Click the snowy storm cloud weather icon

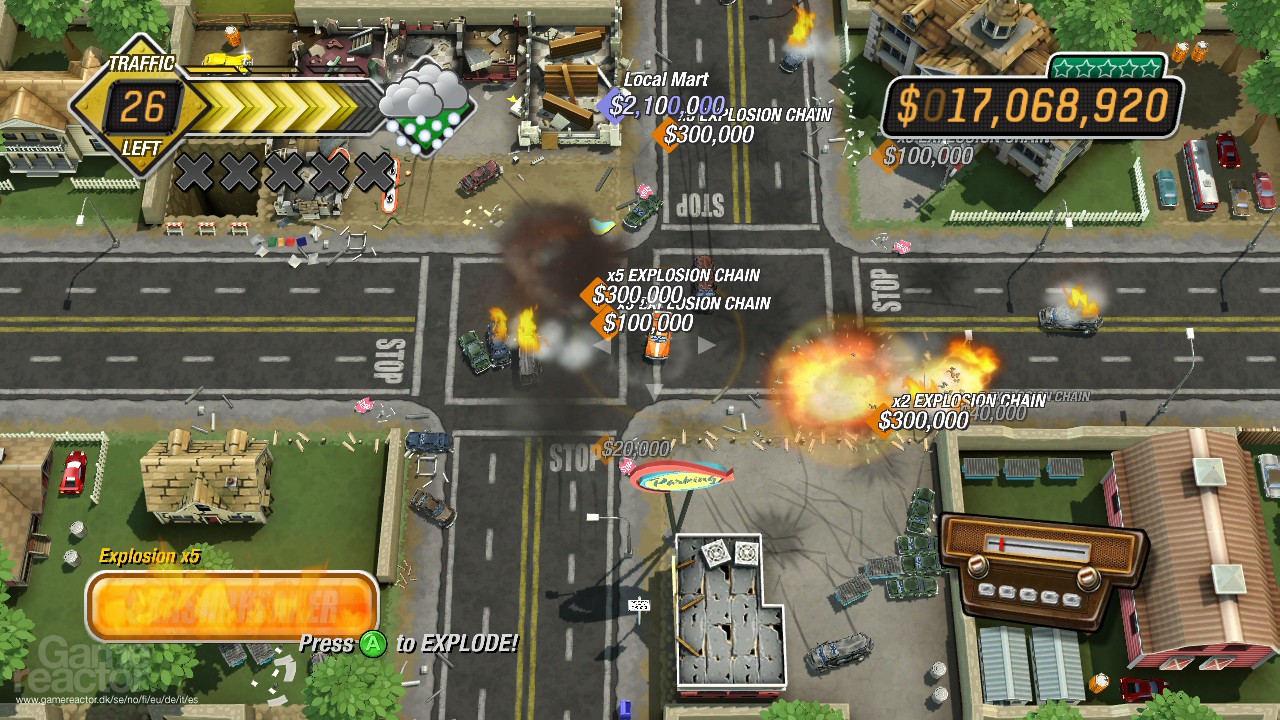(424, 107)
